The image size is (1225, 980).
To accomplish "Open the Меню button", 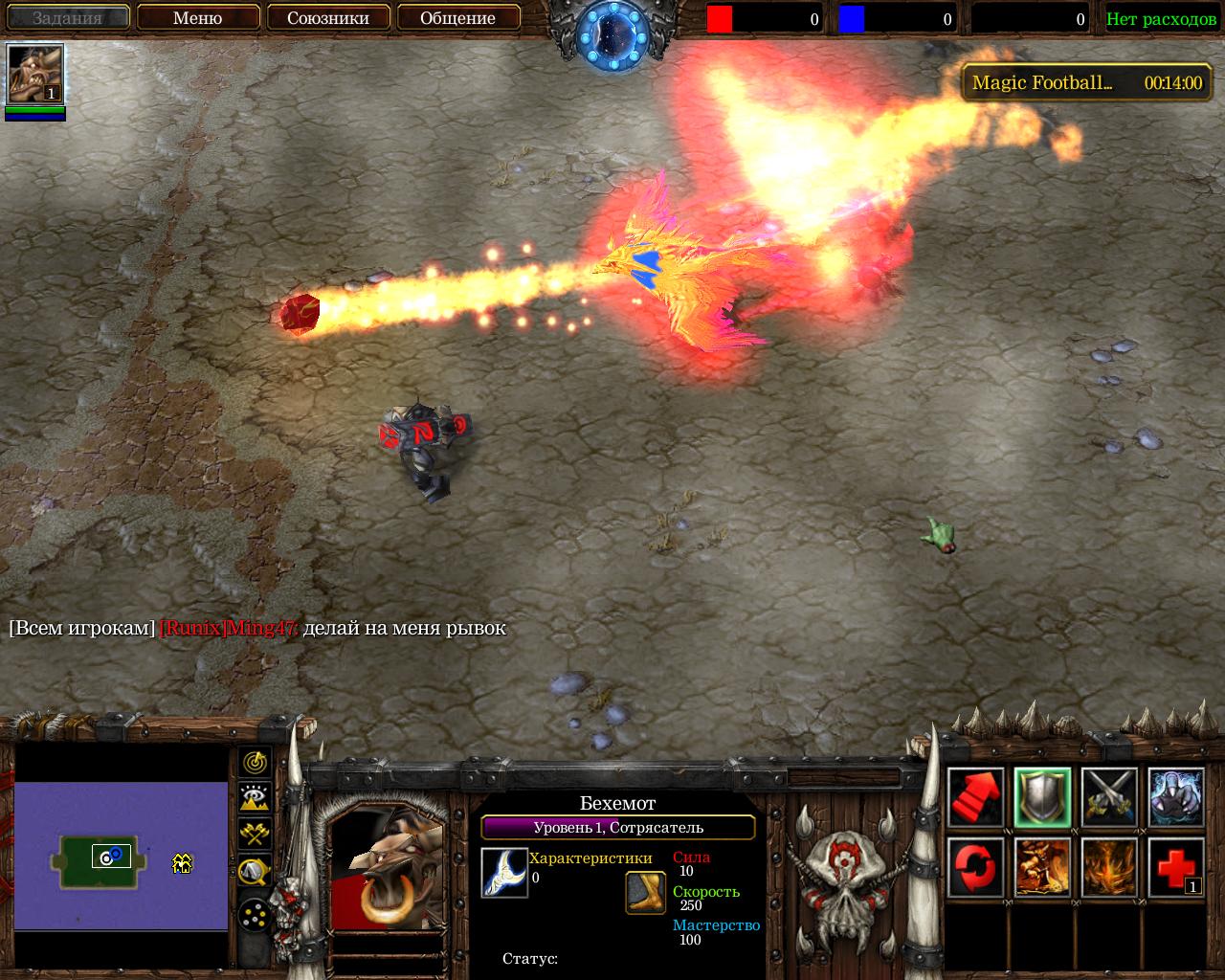I will coord(198,17).
